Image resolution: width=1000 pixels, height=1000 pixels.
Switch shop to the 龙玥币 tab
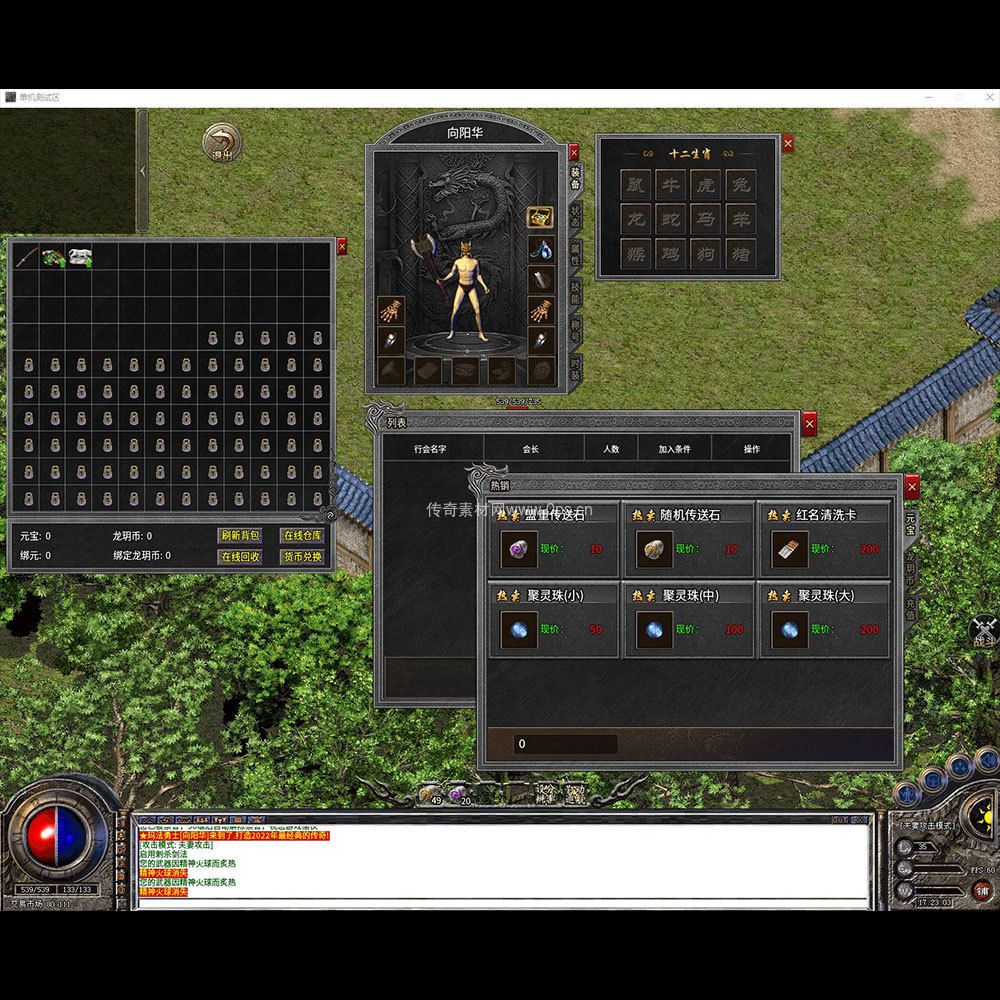911,568
